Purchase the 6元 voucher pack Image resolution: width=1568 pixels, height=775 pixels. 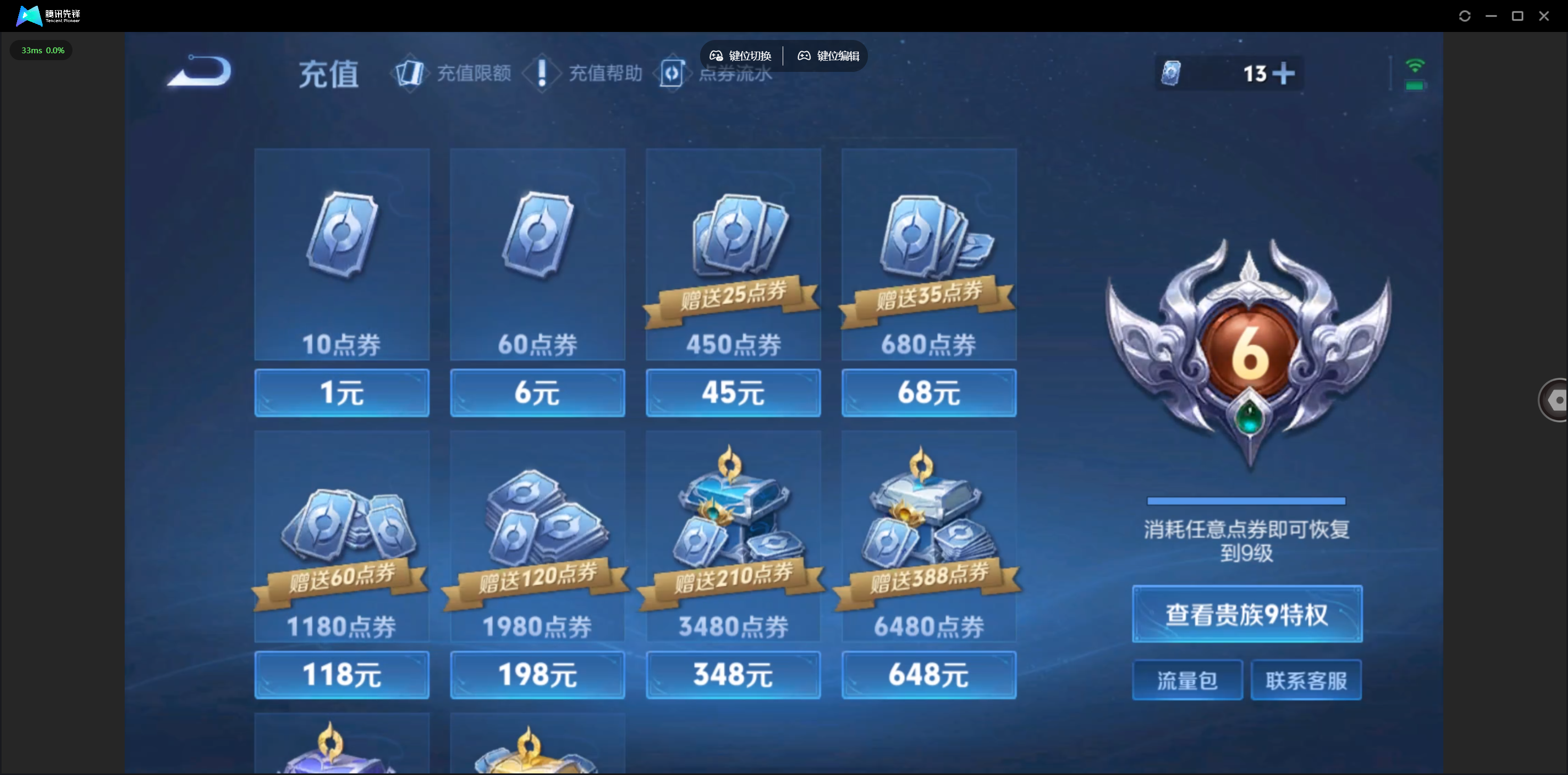[x=537, y=393]
